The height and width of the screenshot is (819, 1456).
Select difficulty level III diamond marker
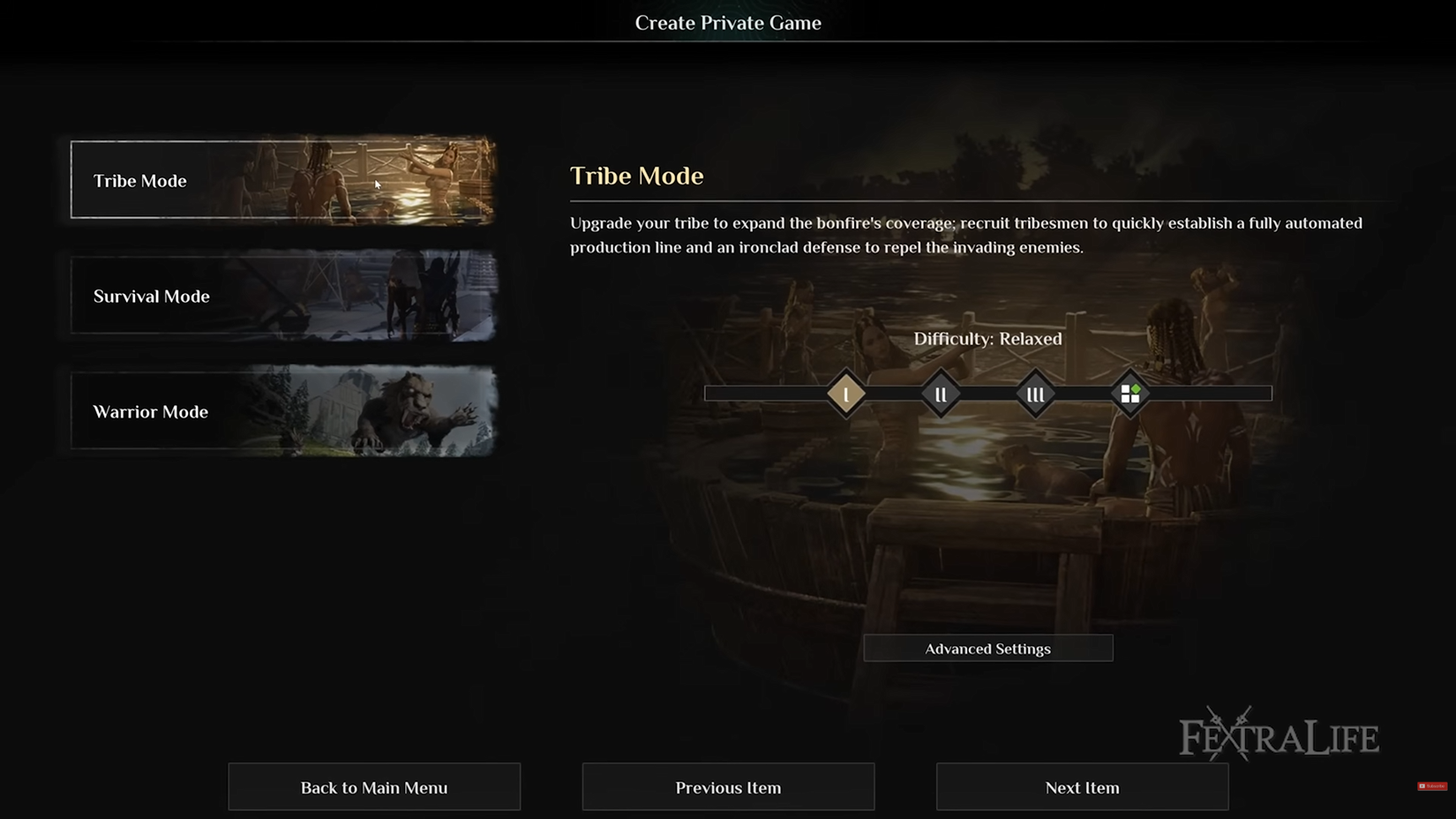(1035, 394)
